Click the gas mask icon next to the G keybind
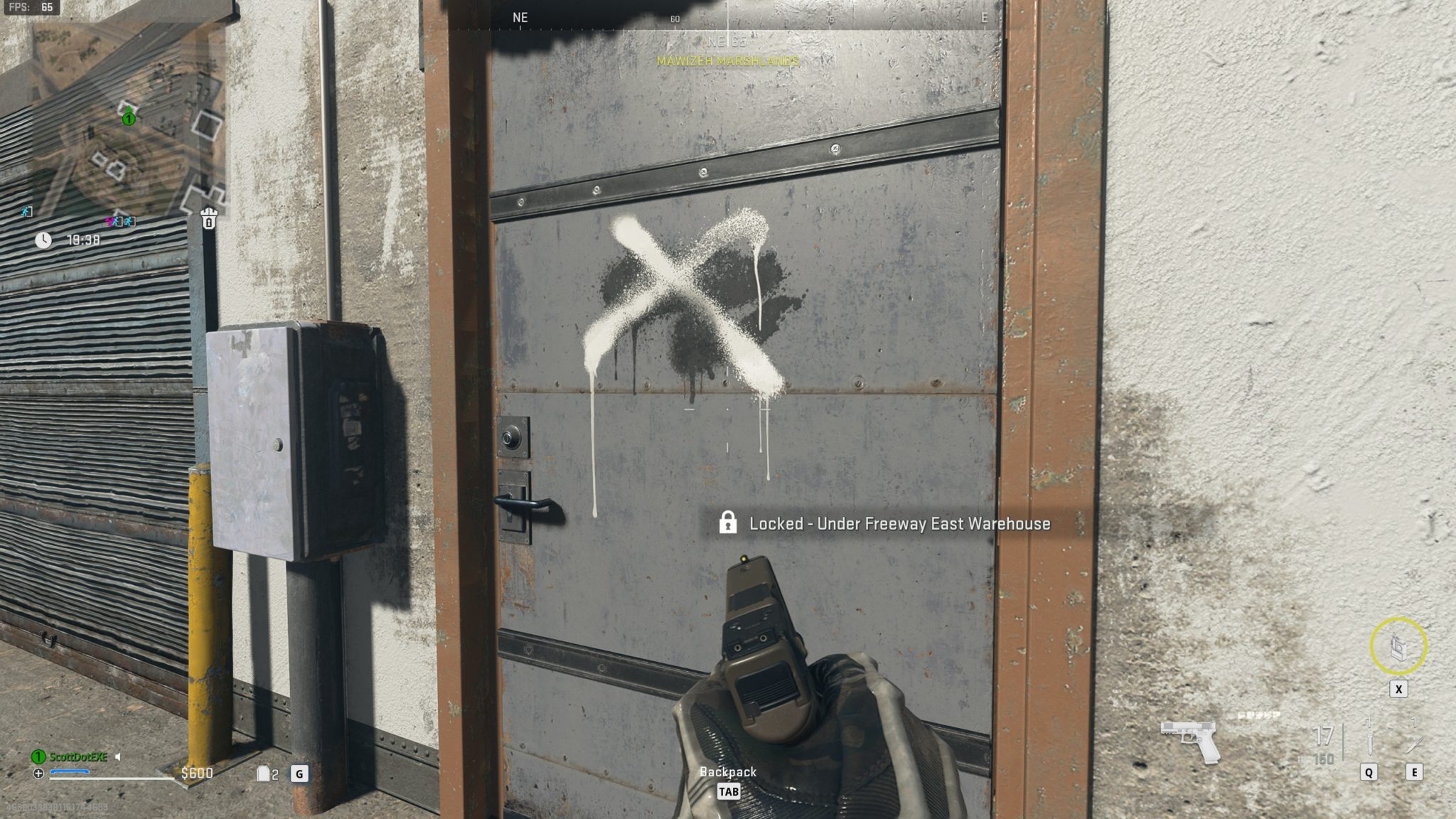This screenshot has width=1456, height=819. (264, 773)
